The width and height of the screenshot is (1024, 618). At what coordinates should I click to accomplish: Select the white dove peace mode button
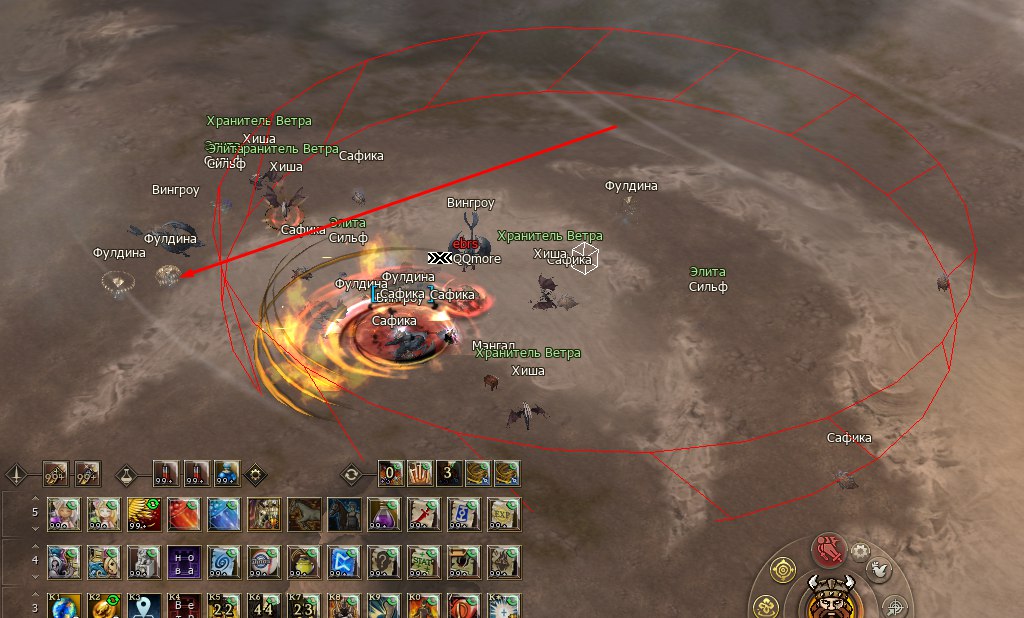pos(879,569)
